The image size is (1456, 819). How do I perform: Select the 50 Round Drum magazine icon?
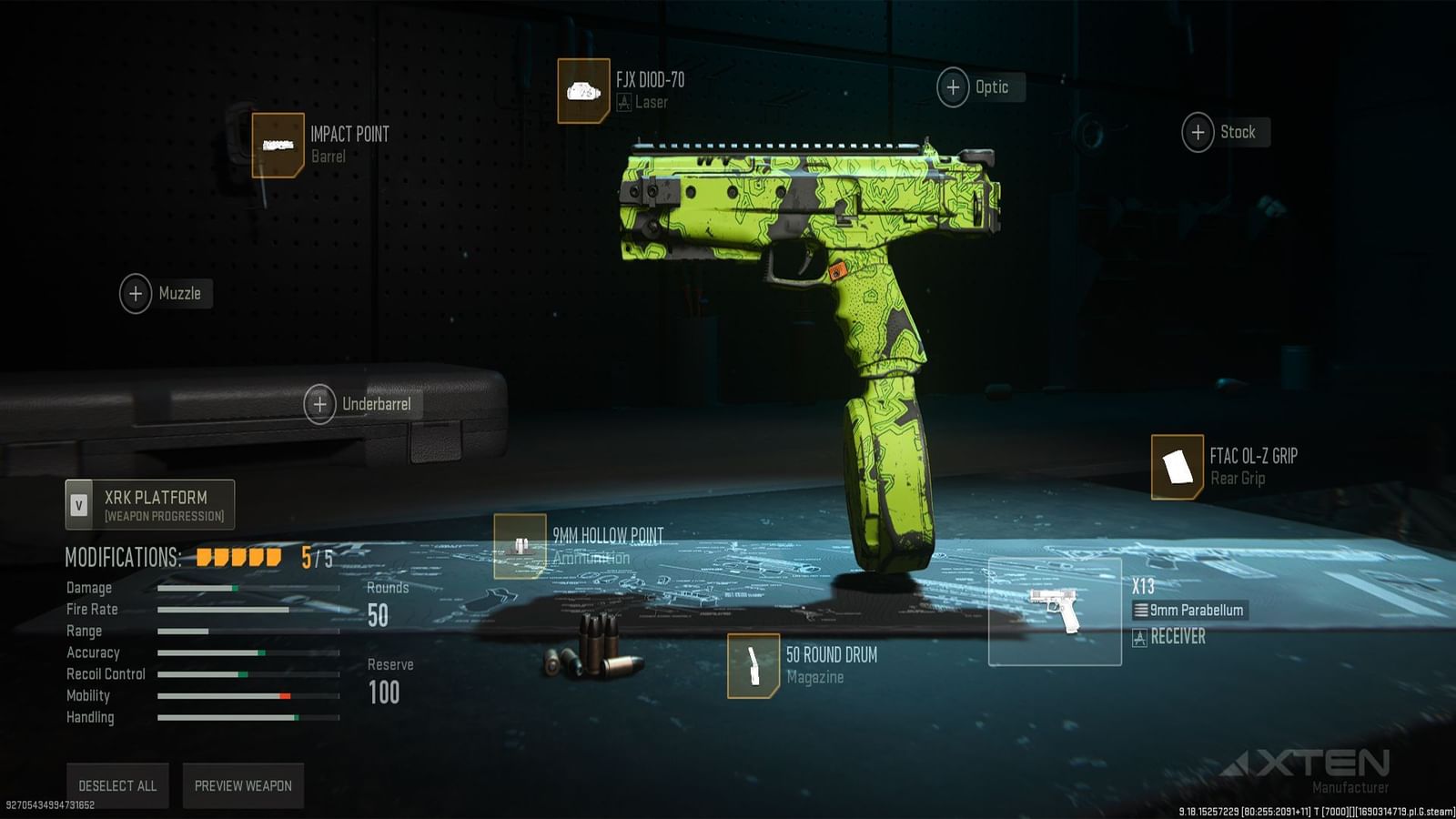tap(753, 664)
